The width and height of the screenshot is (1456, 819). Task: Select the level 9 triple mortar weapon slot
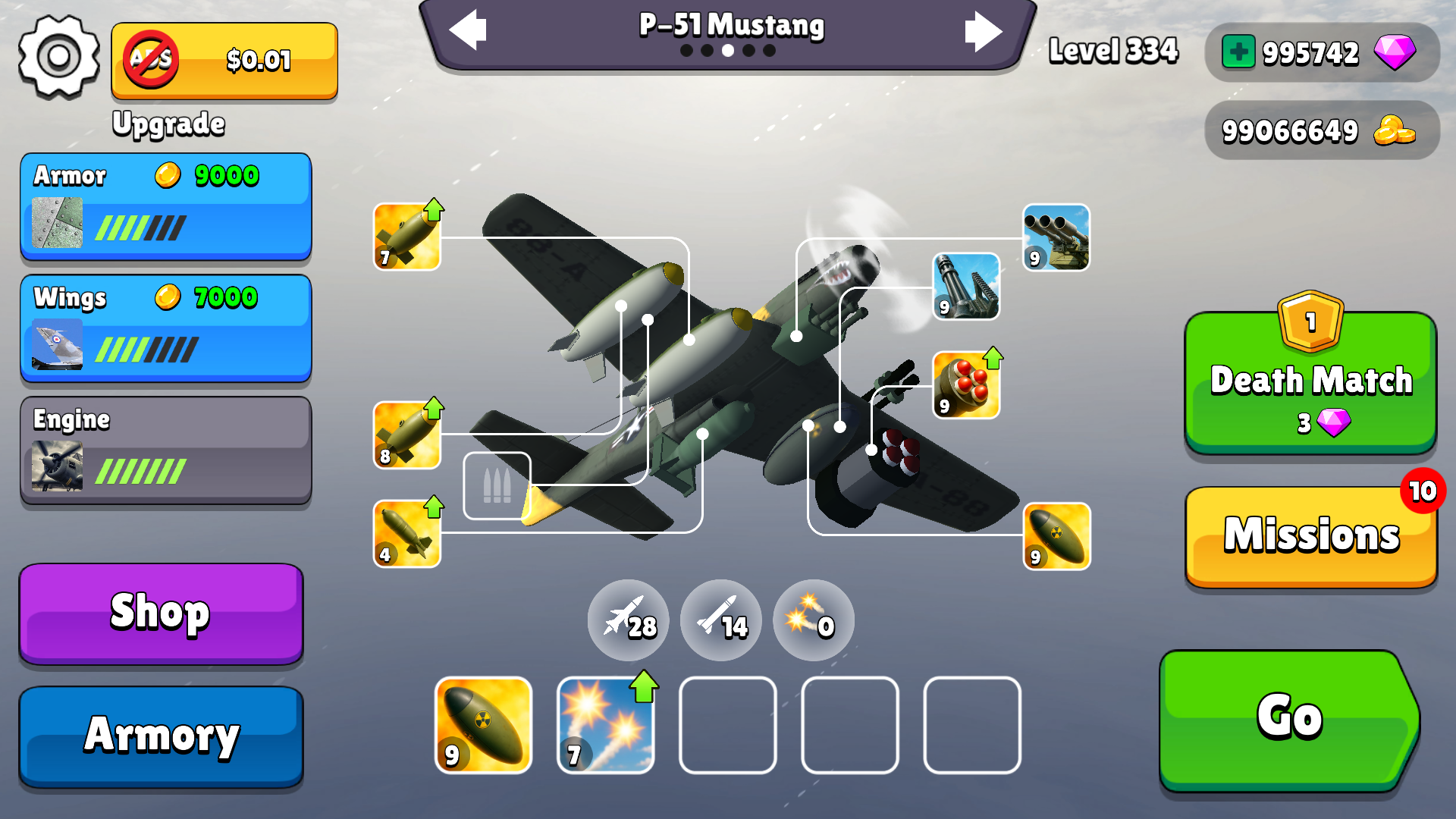(1056, 237)
